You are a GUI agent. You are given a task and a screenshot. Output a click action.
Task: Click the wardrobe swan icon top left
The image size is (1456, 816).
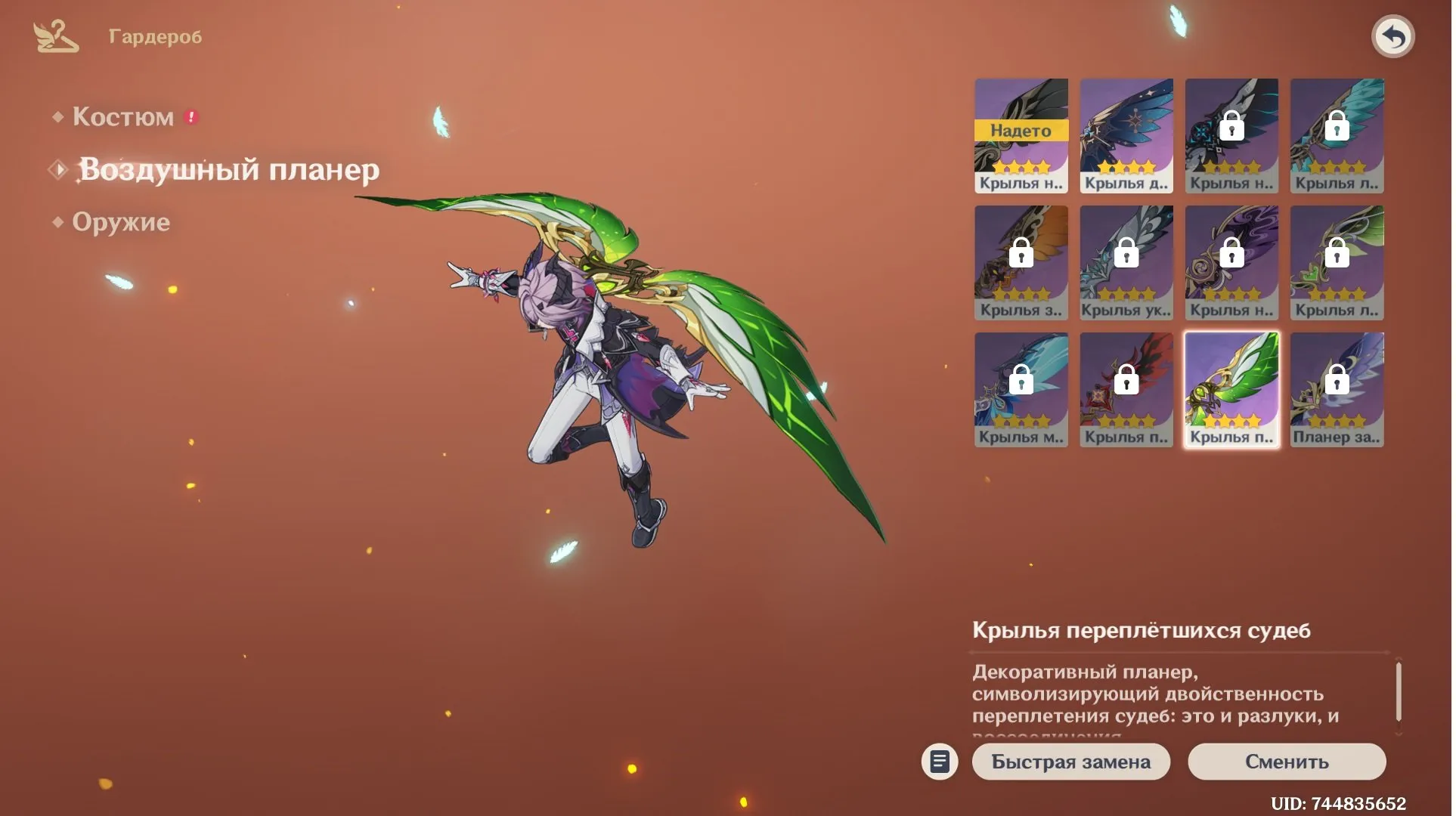pyautogui.click(x=54, y=35)
